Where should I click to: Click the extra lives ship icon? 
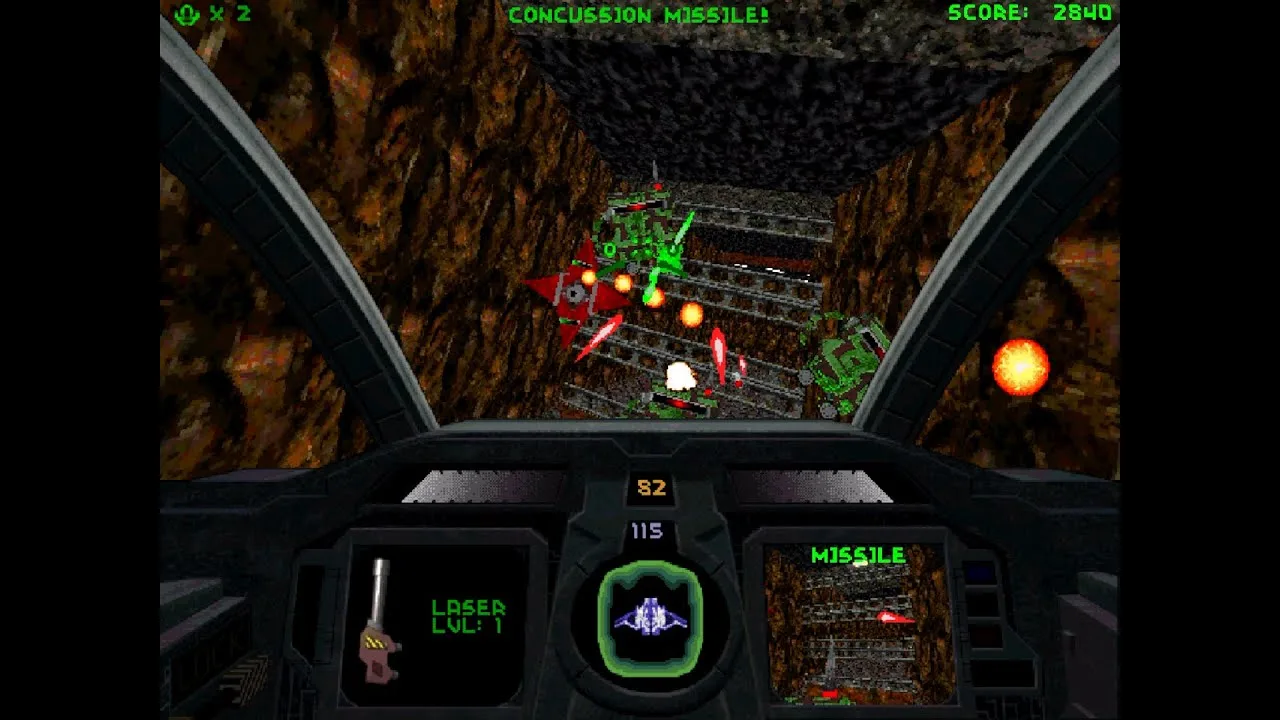click(x=187, y=14)
